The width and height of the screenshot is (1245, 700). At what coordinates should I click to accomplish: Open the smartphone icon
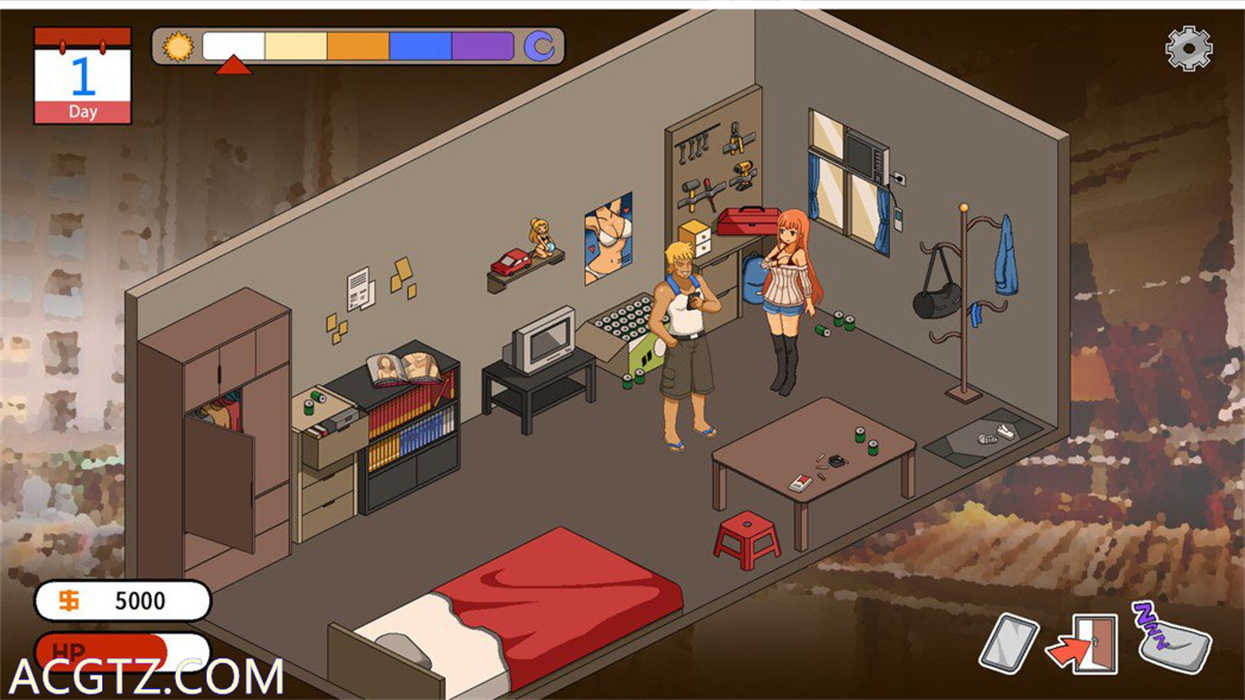1008,642
